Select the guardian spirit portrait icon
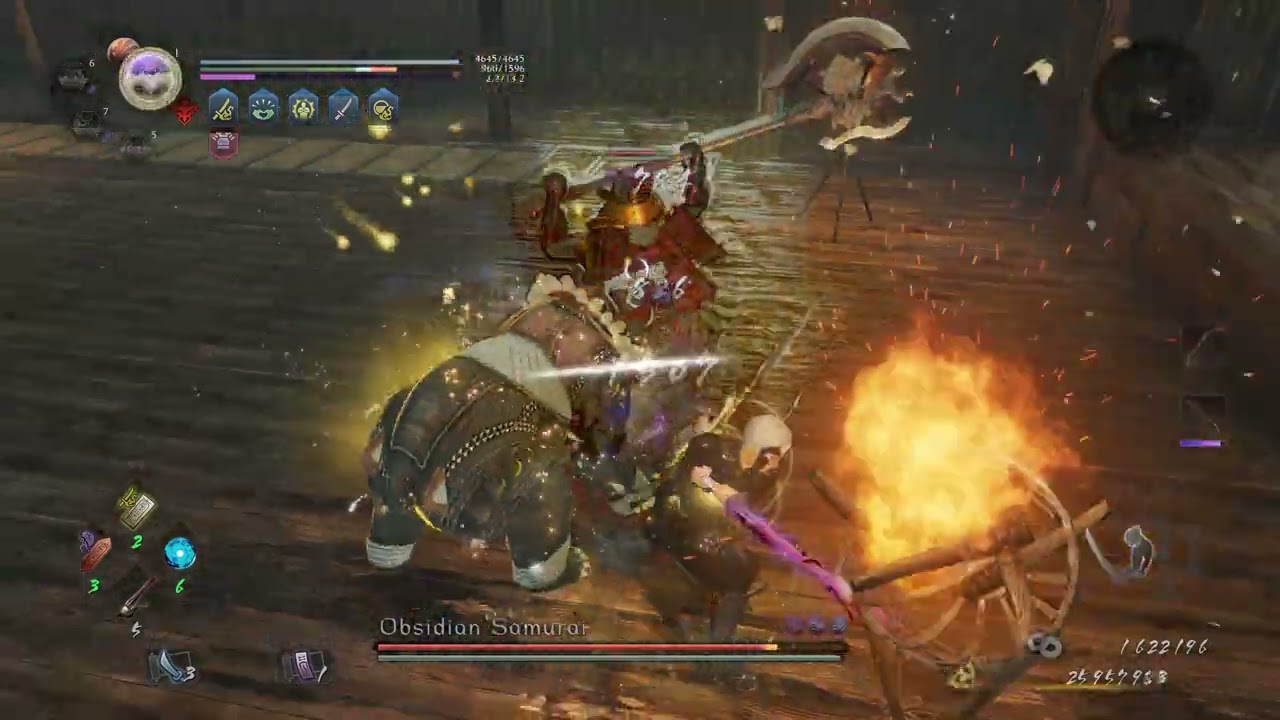Screen dimensions: 1280x720 [x=150, y=78]
